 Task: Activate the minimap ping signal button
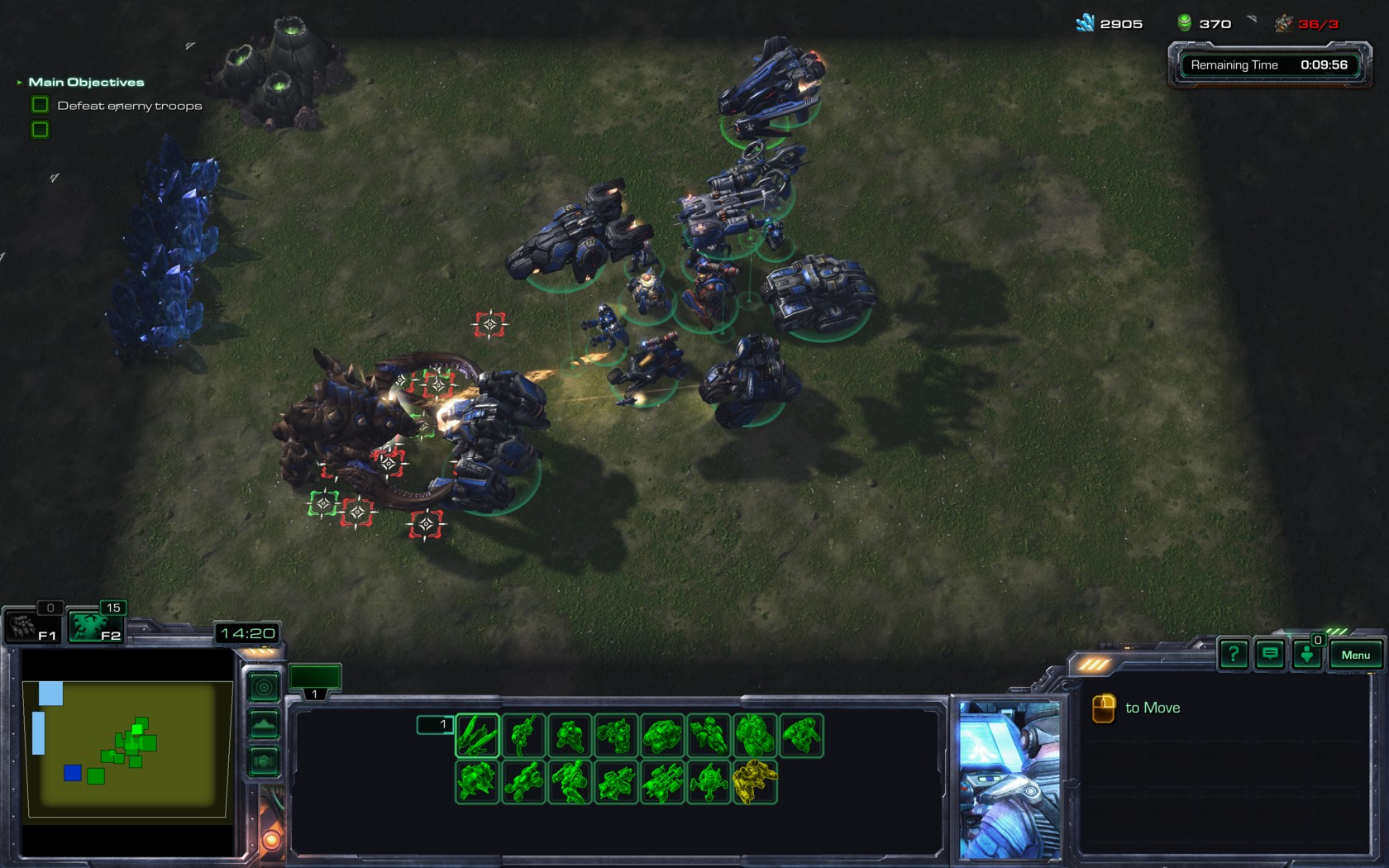264,687
